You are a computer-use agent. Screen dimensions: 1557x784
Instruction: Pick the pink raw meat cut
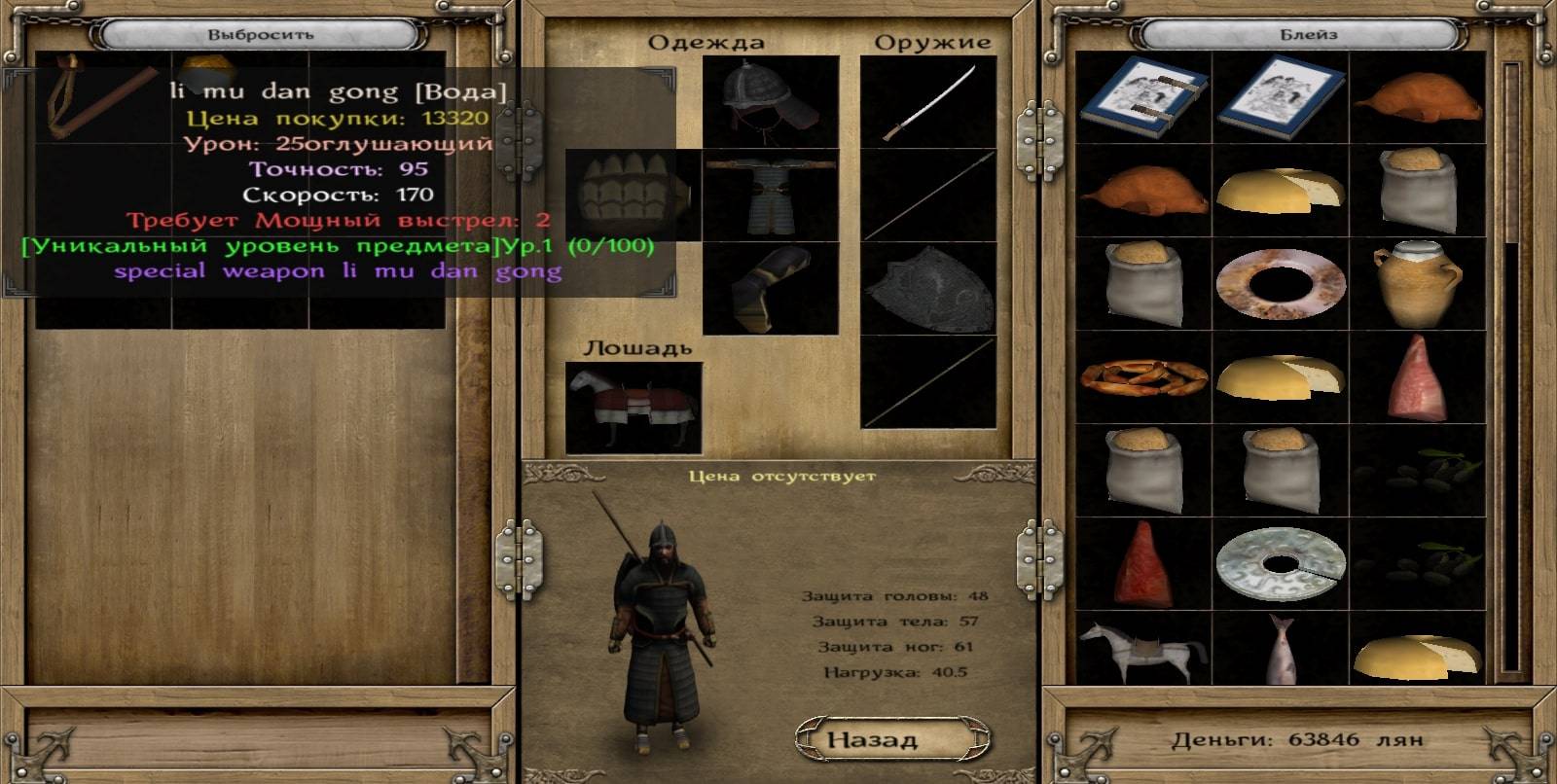(x=1418, y=377)
